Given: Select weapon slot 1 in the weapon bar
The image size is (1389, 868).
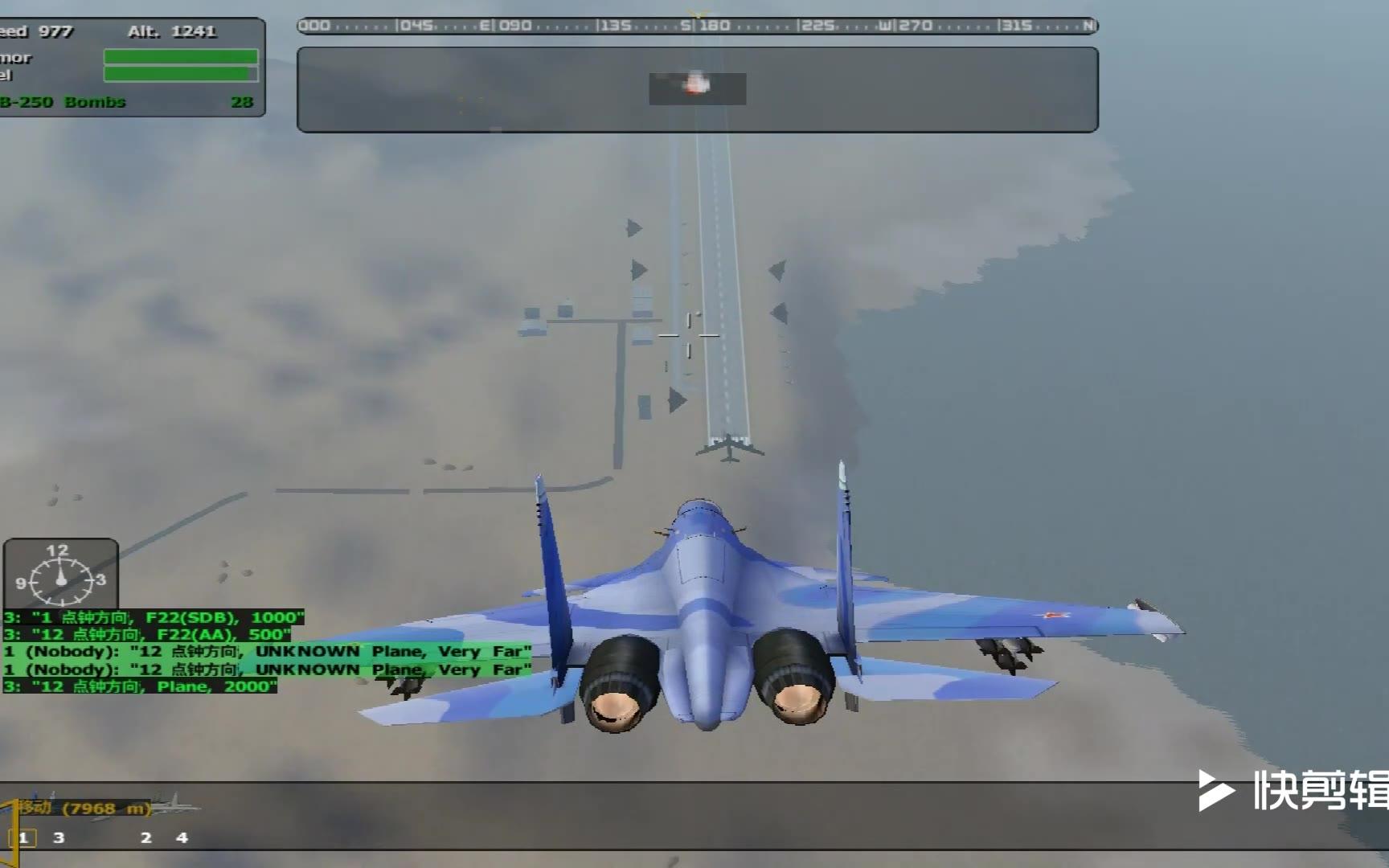Looking at the screenshot, I should coord(23,837).
